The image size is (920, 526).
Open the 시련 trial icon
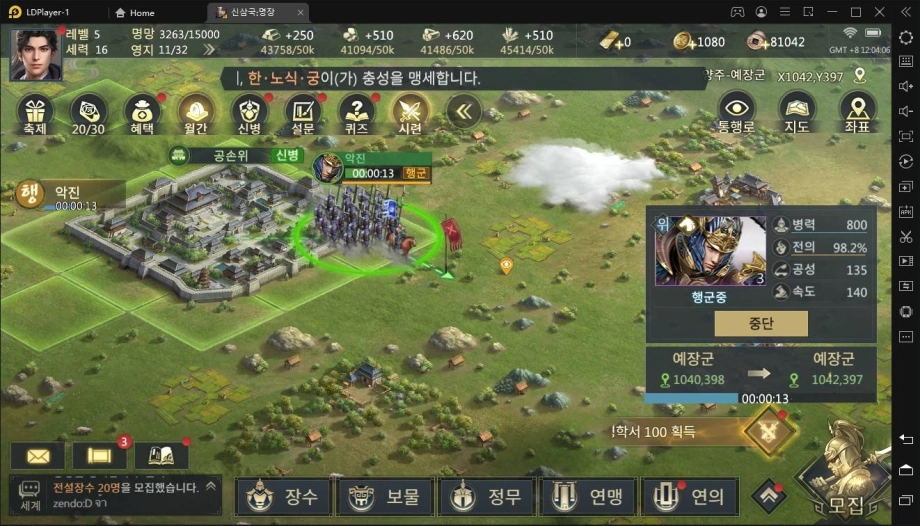[x=410, y=113]
